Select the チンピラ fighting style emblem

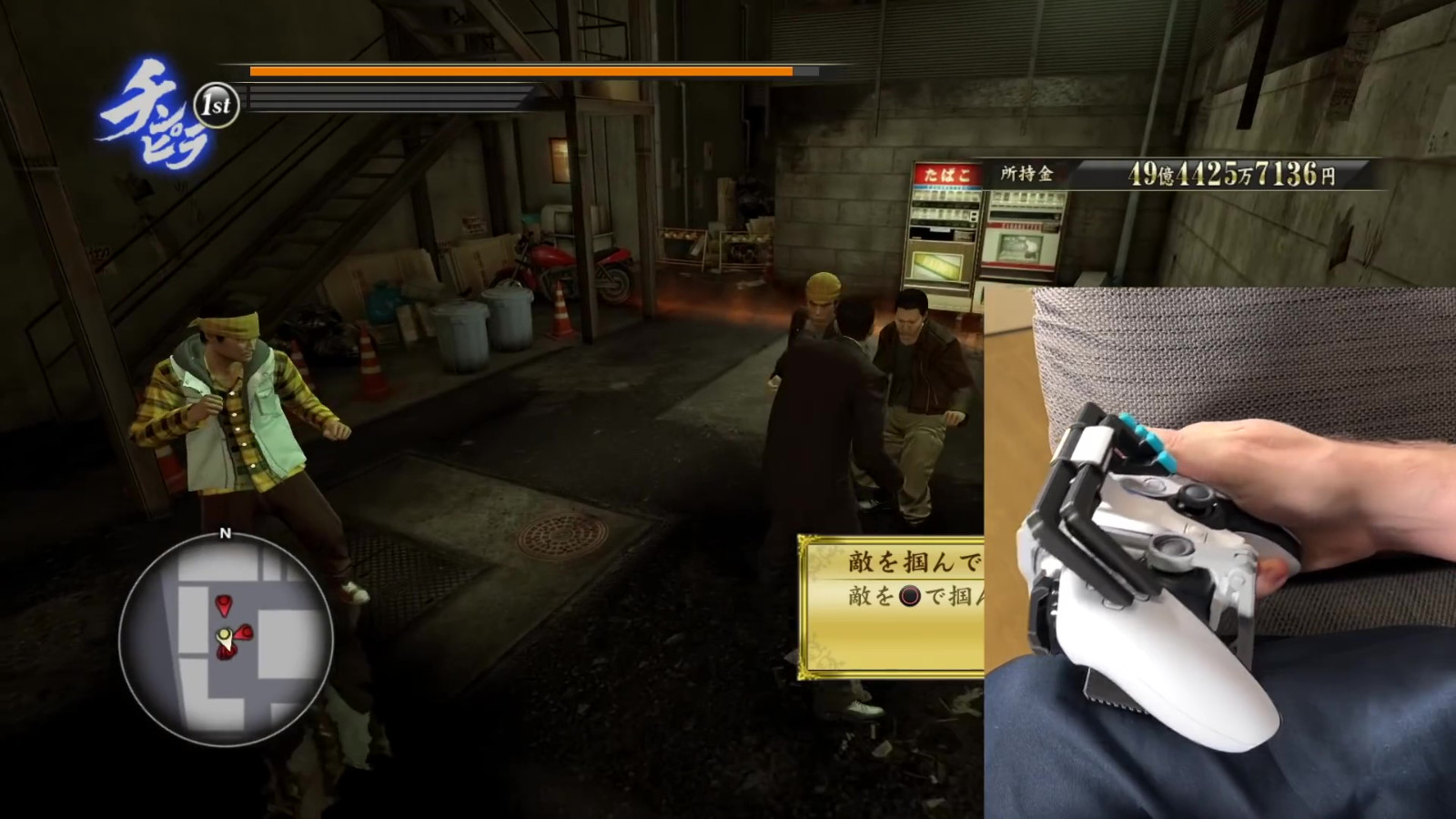point(150,114)
